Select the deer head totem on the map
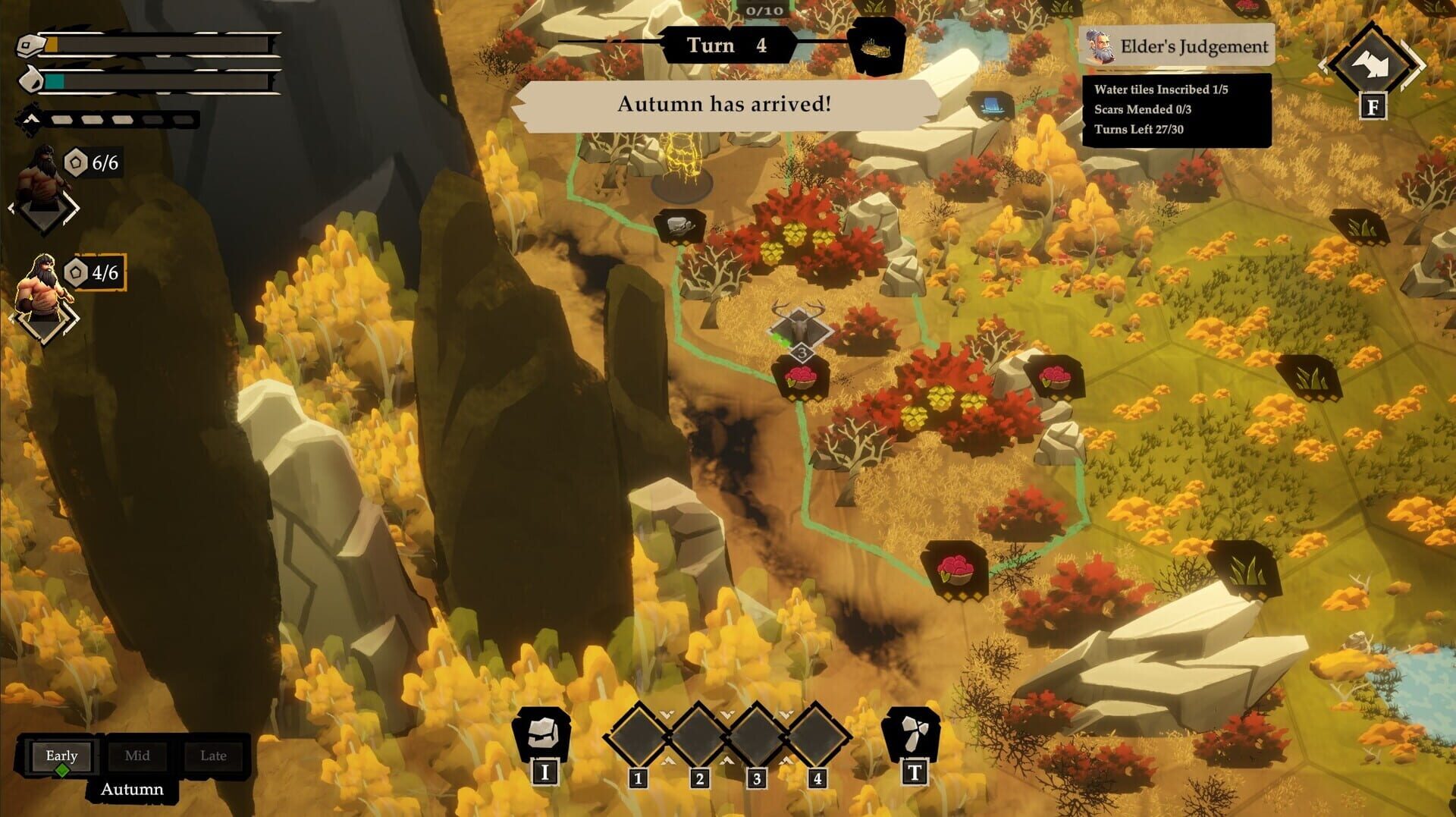This screenshot has height=817, width=1456. click(x=799, y=326)
